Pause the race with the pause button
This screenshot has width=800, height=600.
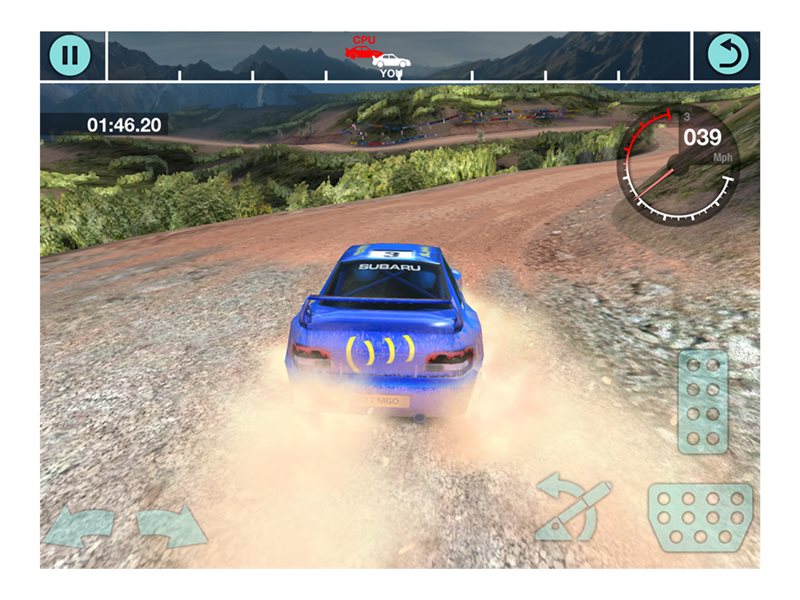click(x=69, y=55)
